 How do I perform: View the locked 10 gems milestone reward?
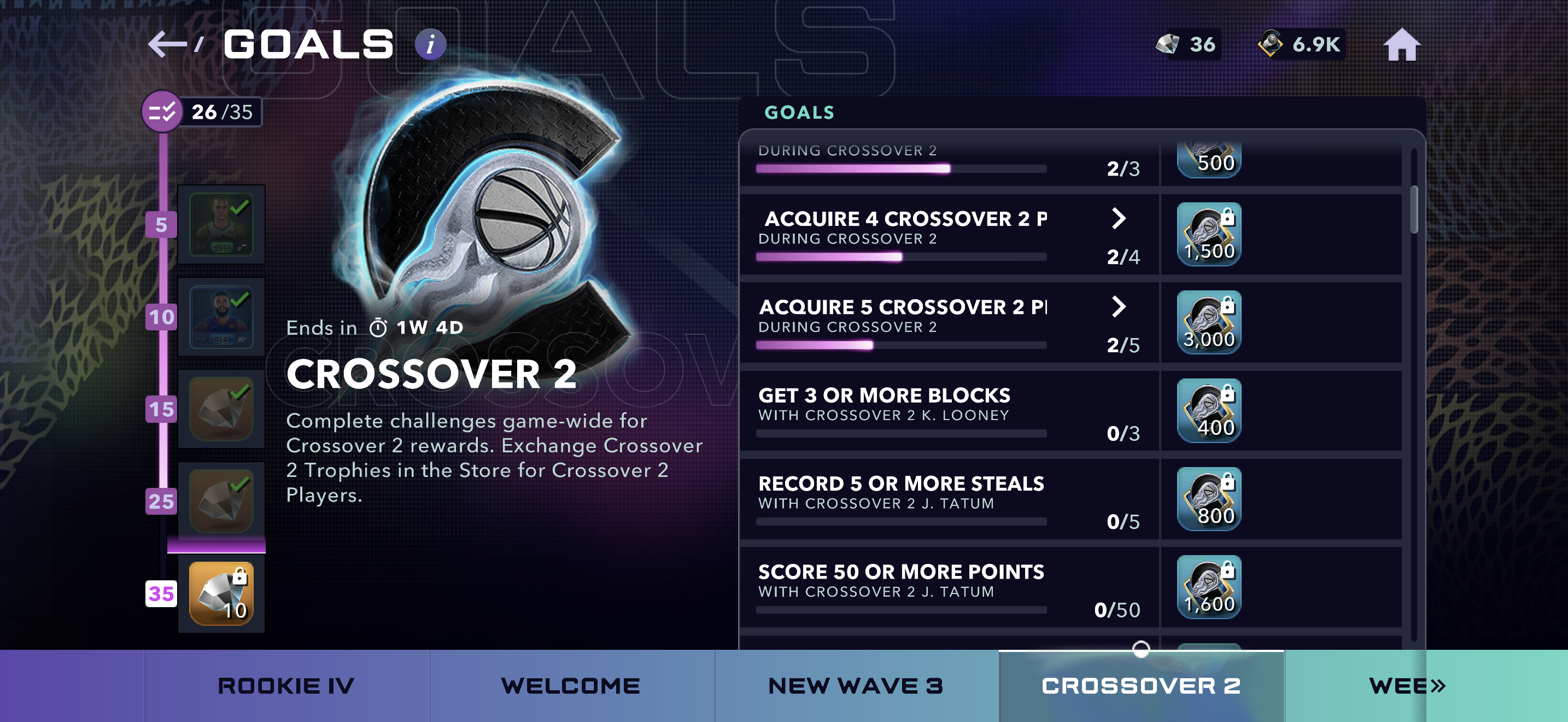[221, 593]
